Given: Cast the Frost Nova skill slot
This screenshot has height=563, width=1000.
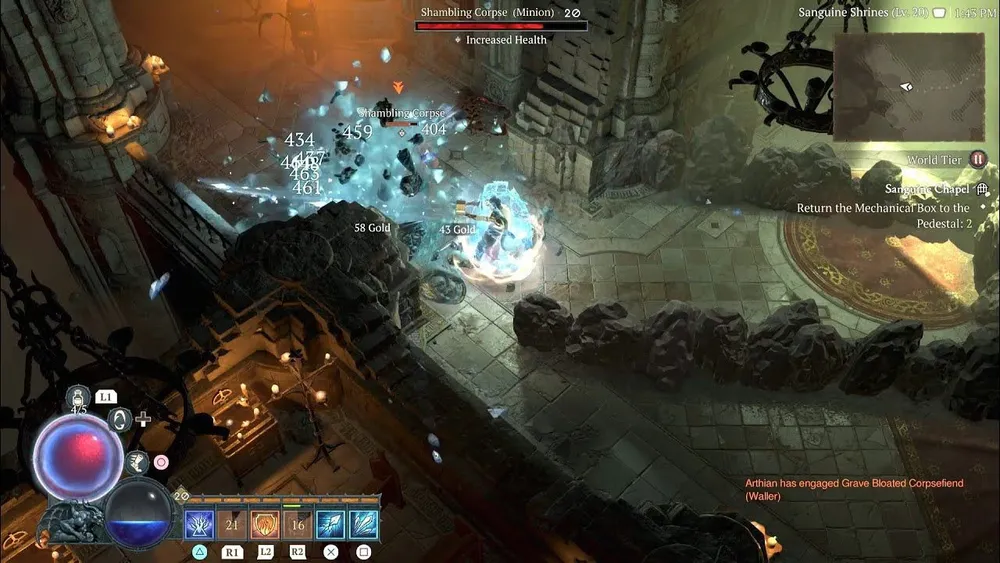Looking at the screenshot, I should (199, 524).
